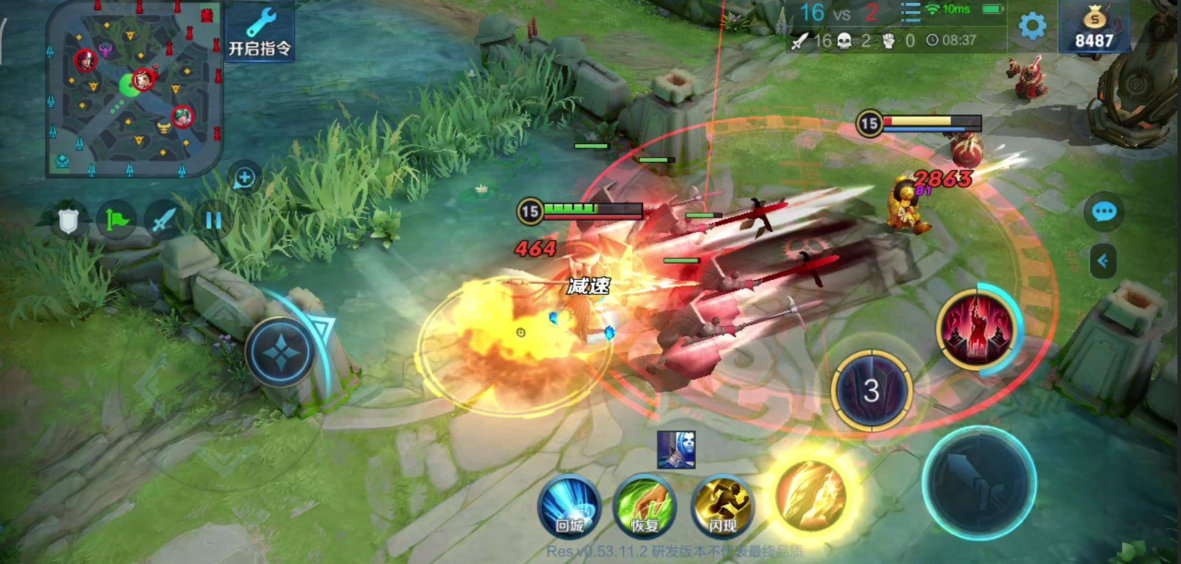Activate the glowing golden flame skill
1181x564 pixels.
[811, 495]
